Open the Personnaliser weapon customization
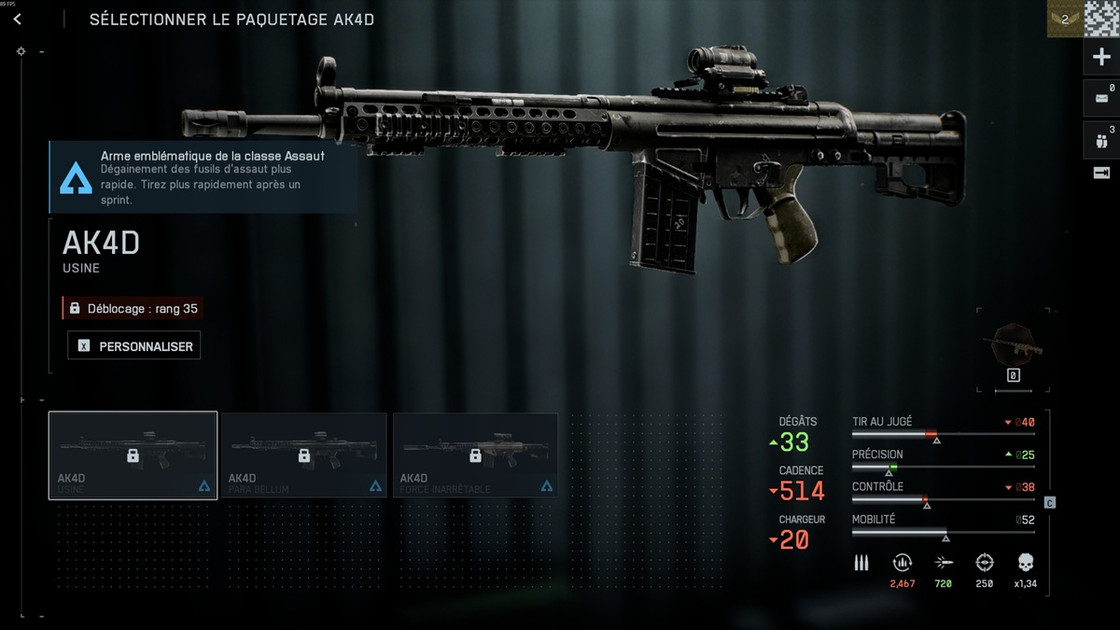Screen dimensions: 1120x630 point(135,345)
